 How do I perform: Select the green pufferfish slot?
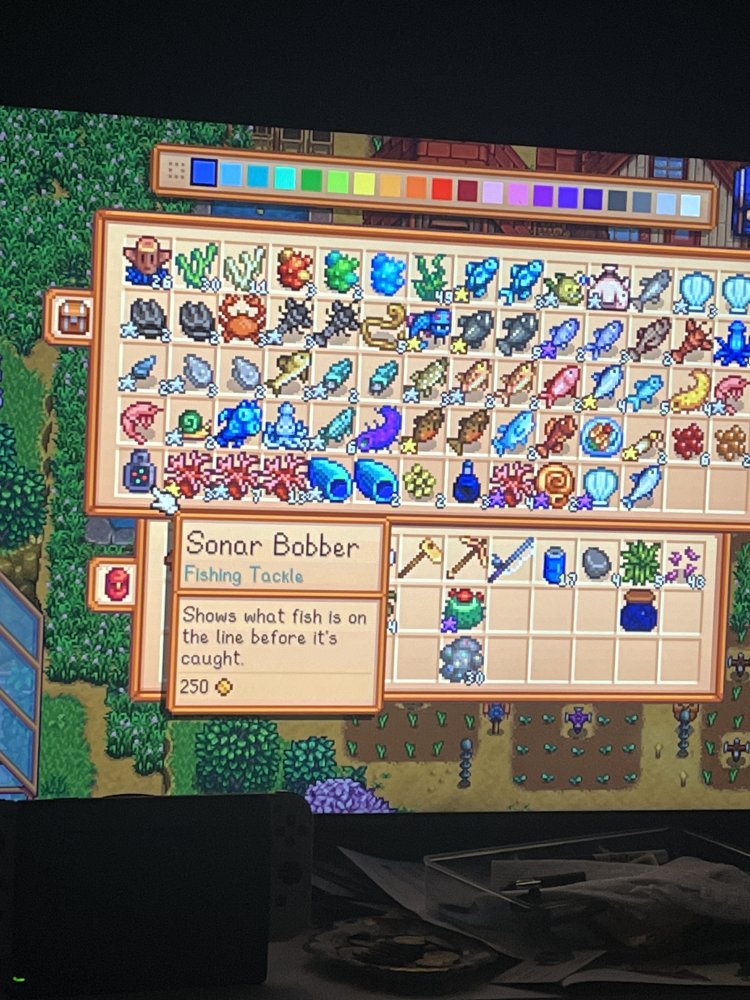pos(564,288)
